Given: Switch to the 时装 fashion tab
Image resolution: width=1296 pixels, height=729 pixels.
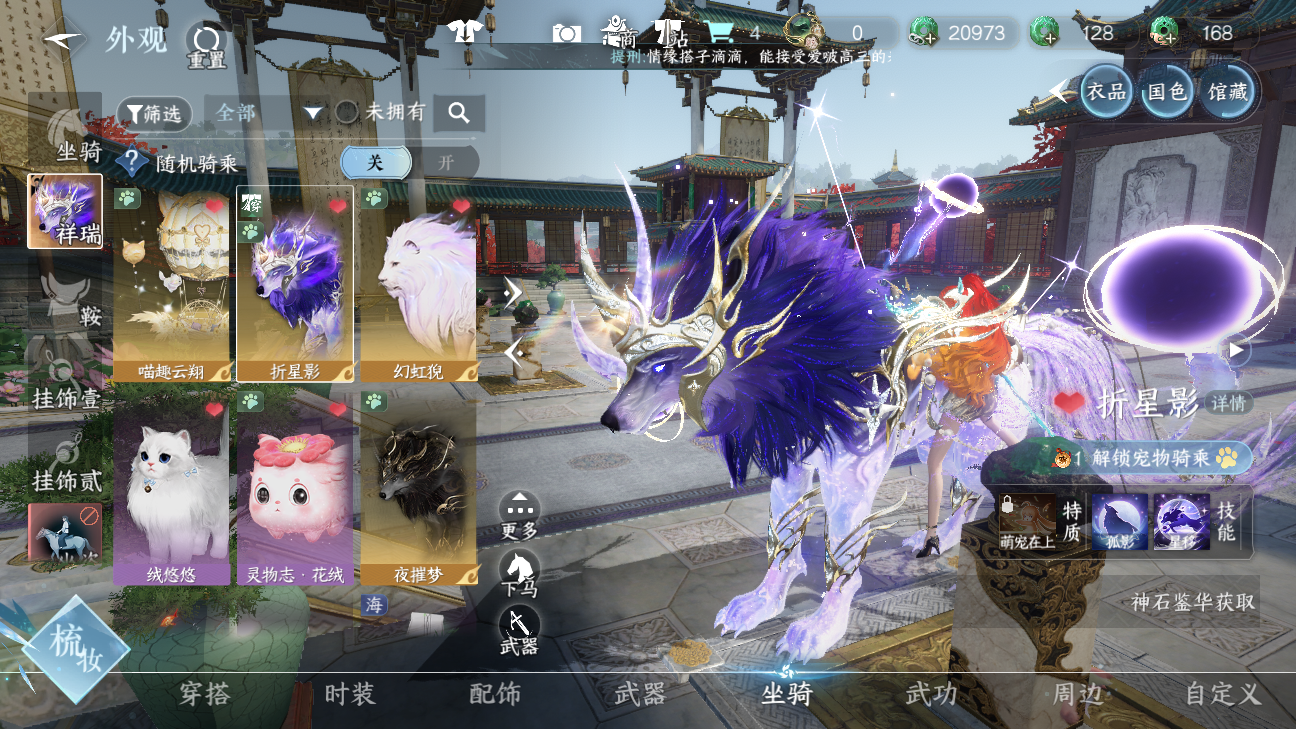Looking at the screenshot, I should 350,694.
